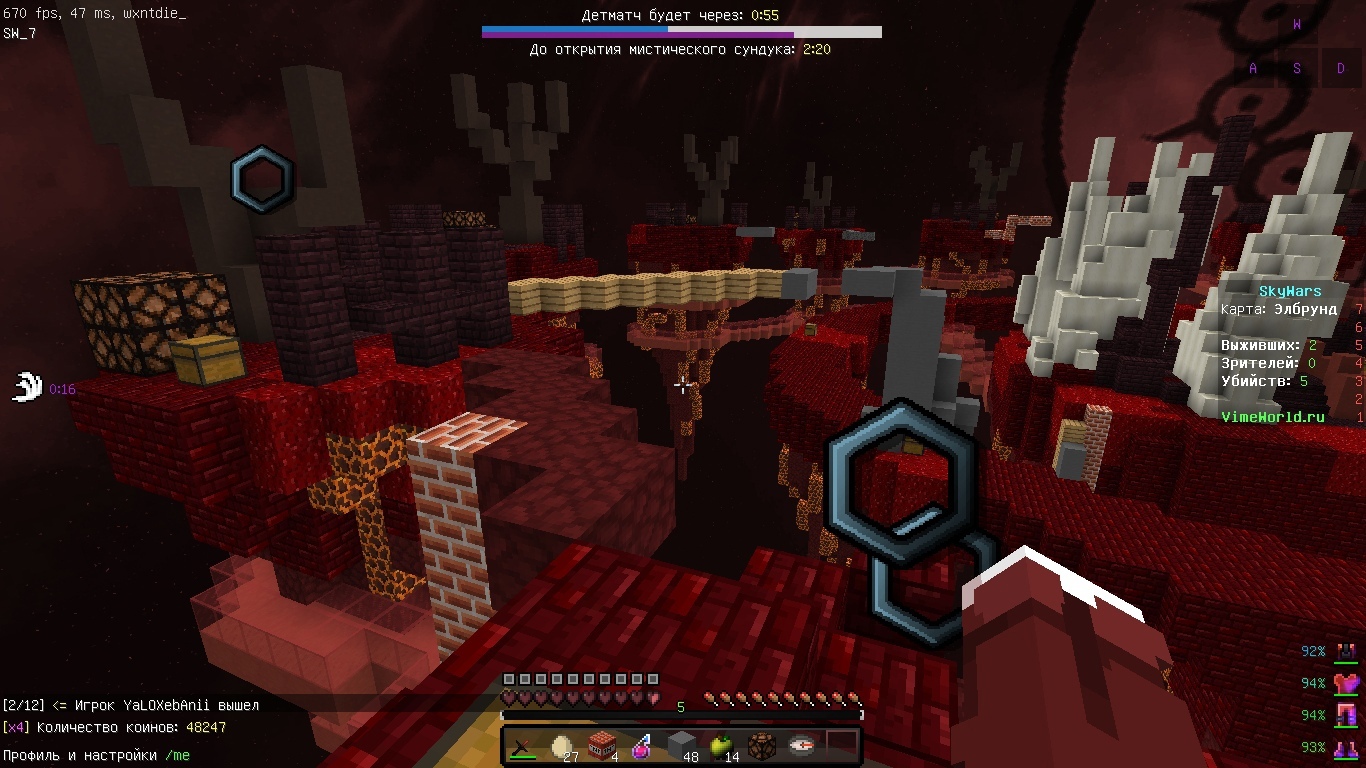Select the compass hotbar slot
1366x768 pixels.
point(801,746)
